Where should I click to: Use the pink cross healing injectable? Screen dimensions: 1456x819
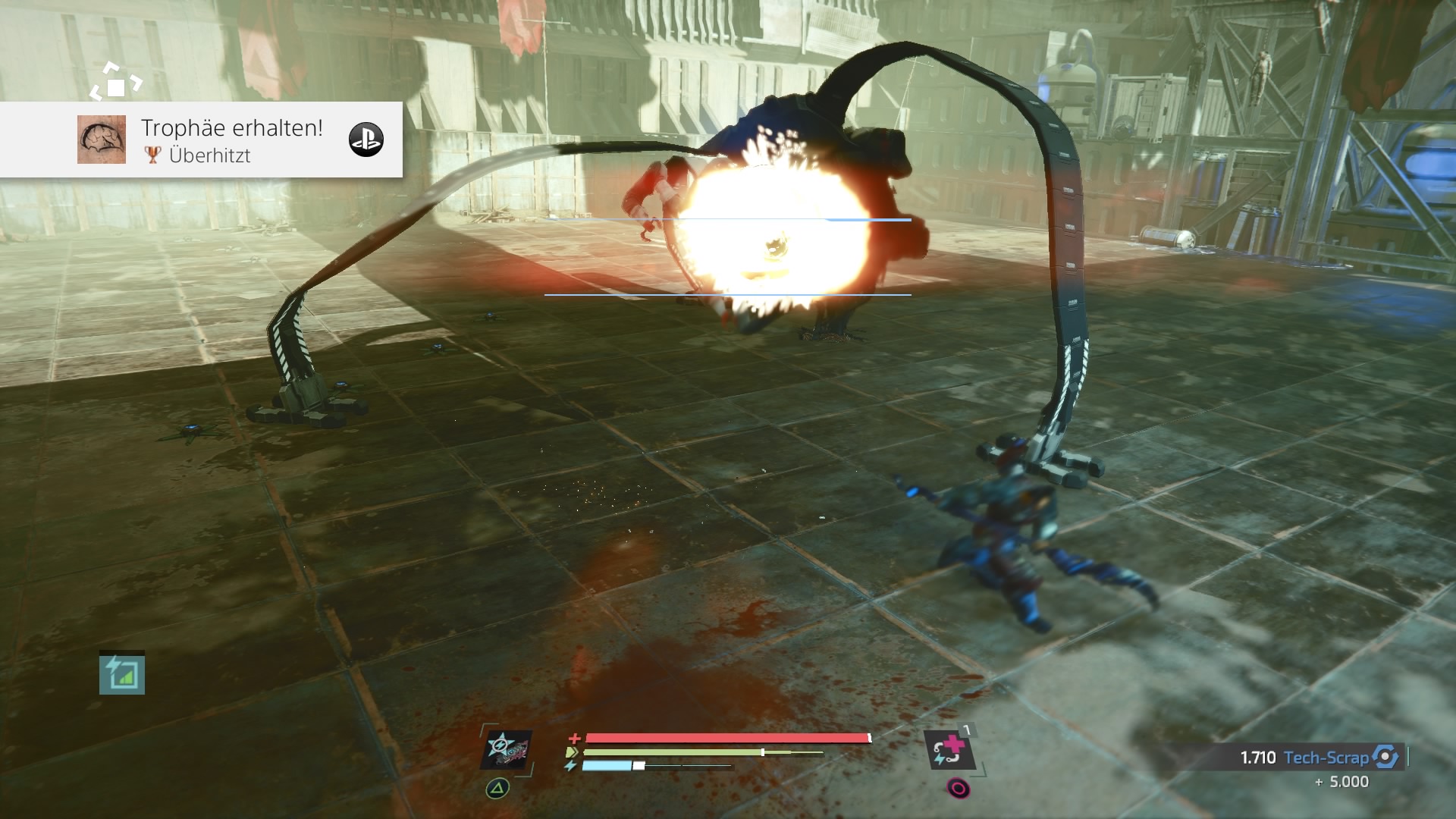[948, 749]
